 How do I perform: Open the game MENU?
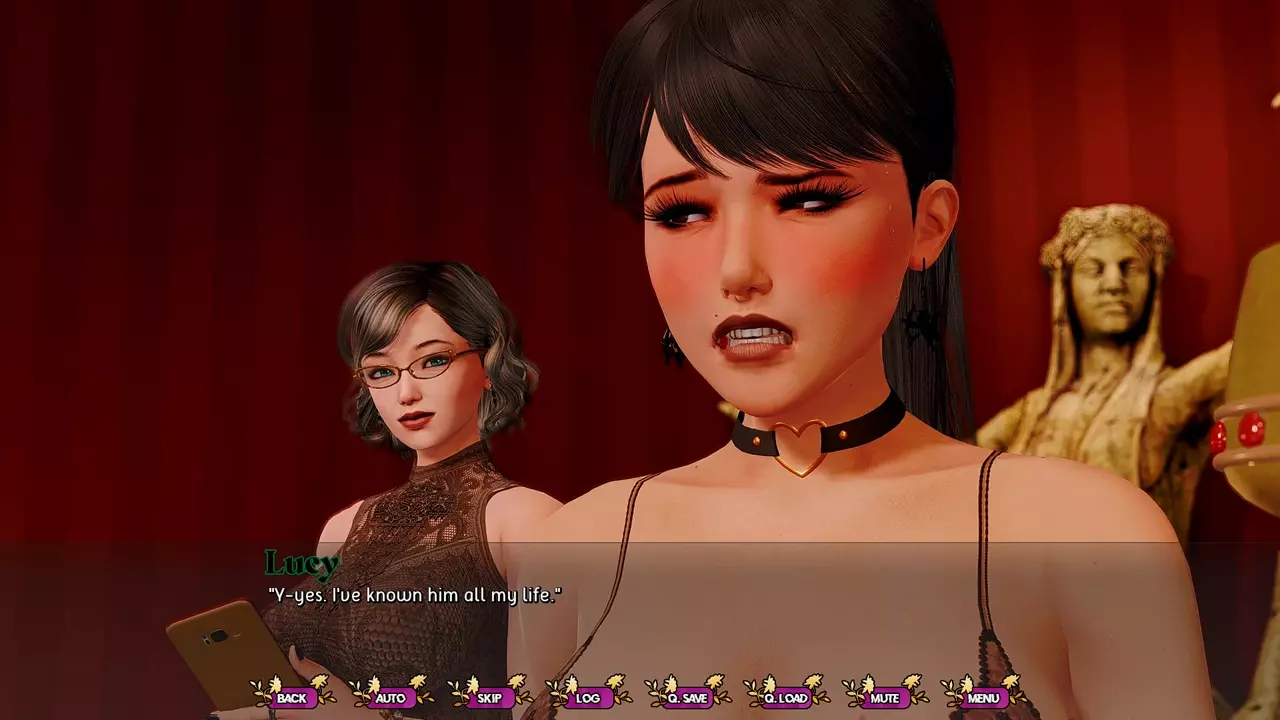983,697
